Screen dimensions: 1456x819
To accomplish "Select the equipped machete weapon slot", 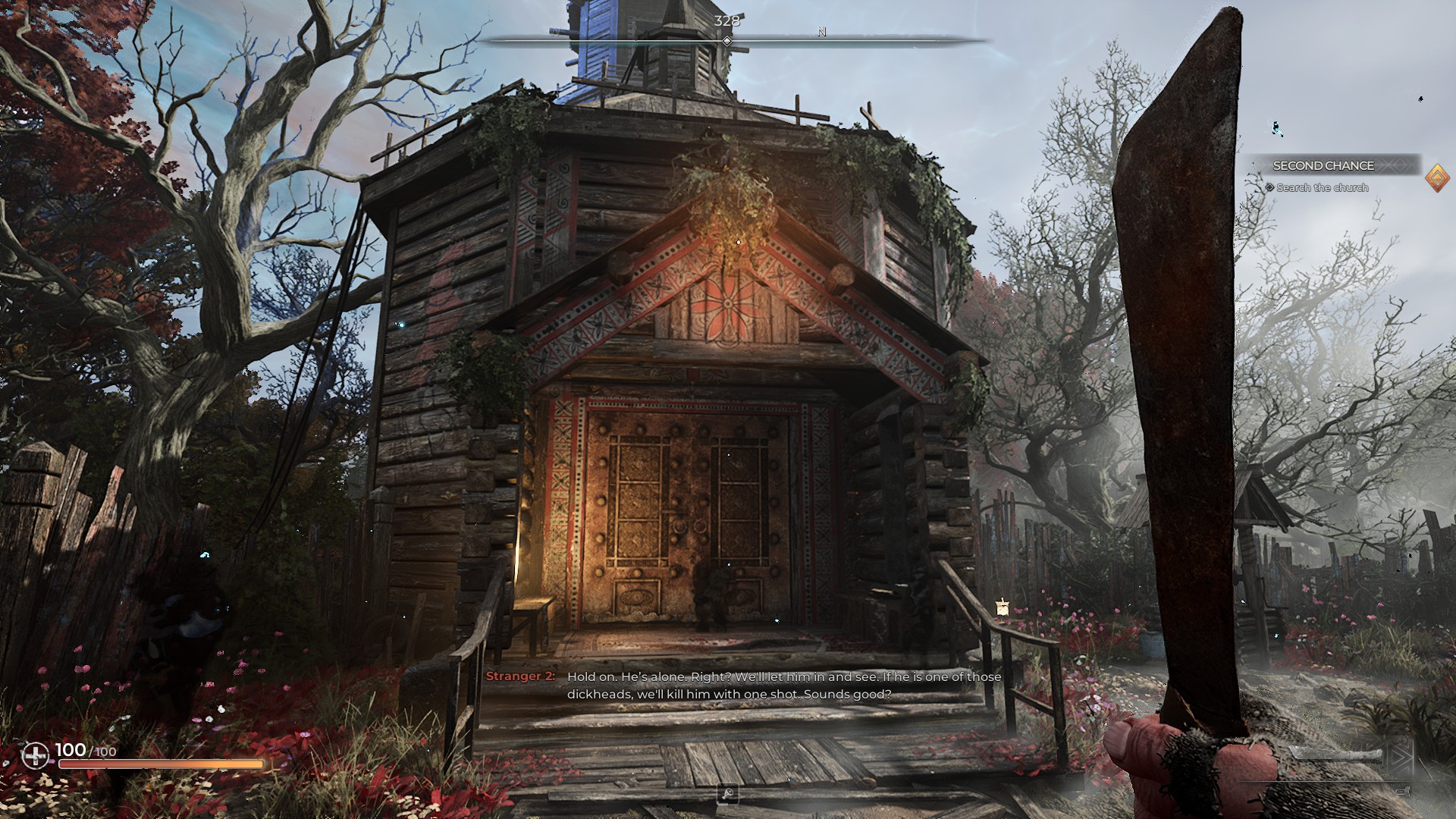I will 1338,755.
